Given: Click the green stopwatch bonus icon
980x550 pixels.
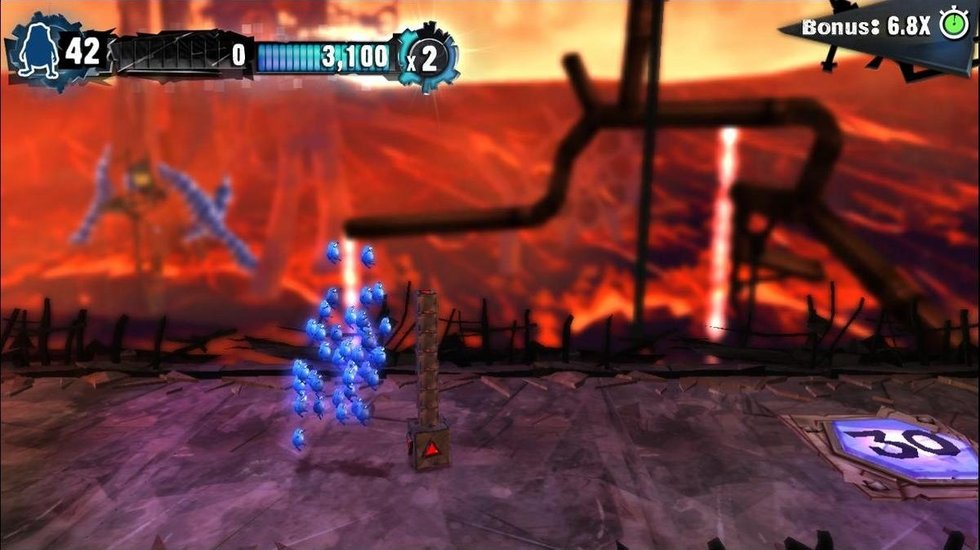Looking at the screenshot, I should 953,25.
